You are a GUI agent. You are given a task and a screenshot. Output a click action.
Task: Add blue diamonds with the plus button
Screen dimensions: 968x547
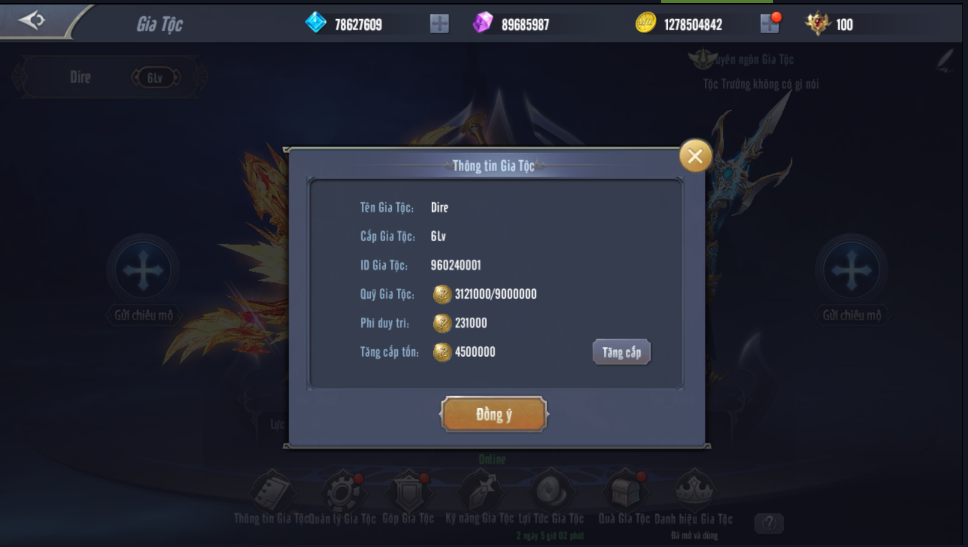[x=439, y=23]
